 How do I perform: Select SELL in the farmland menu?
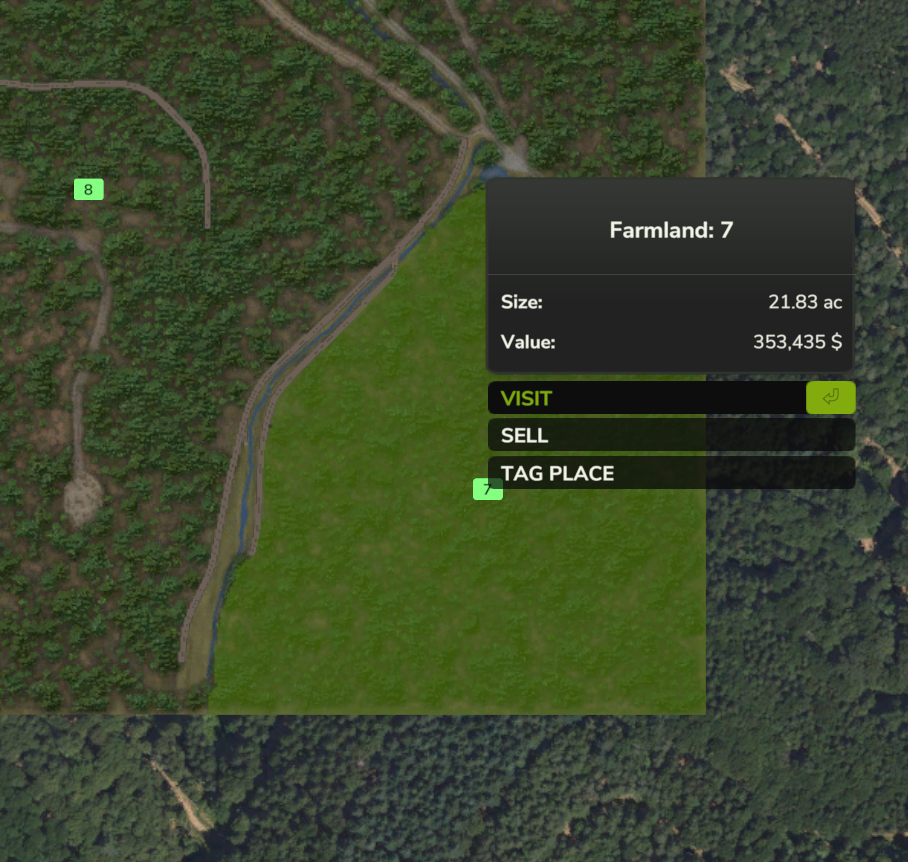pos(670,435)
